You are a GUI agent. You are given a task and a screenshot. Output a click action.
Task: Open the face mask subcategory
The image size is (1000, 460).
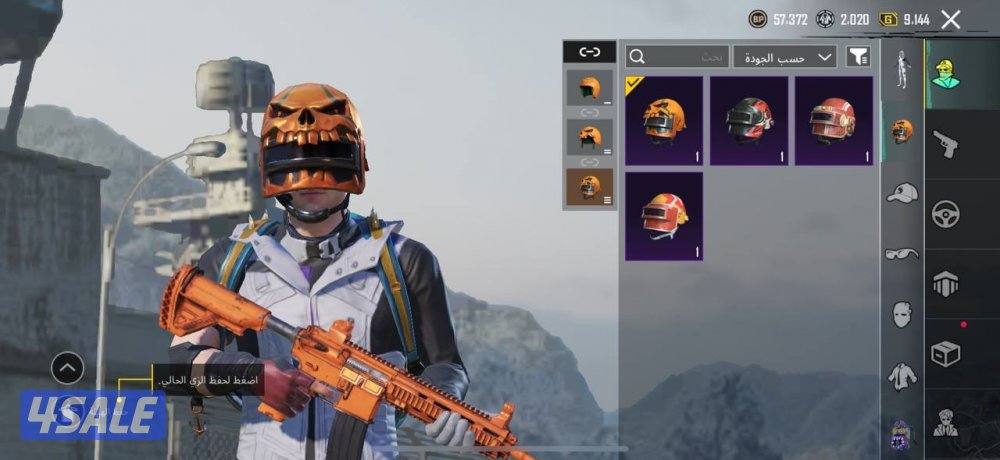tap(902, 315)
